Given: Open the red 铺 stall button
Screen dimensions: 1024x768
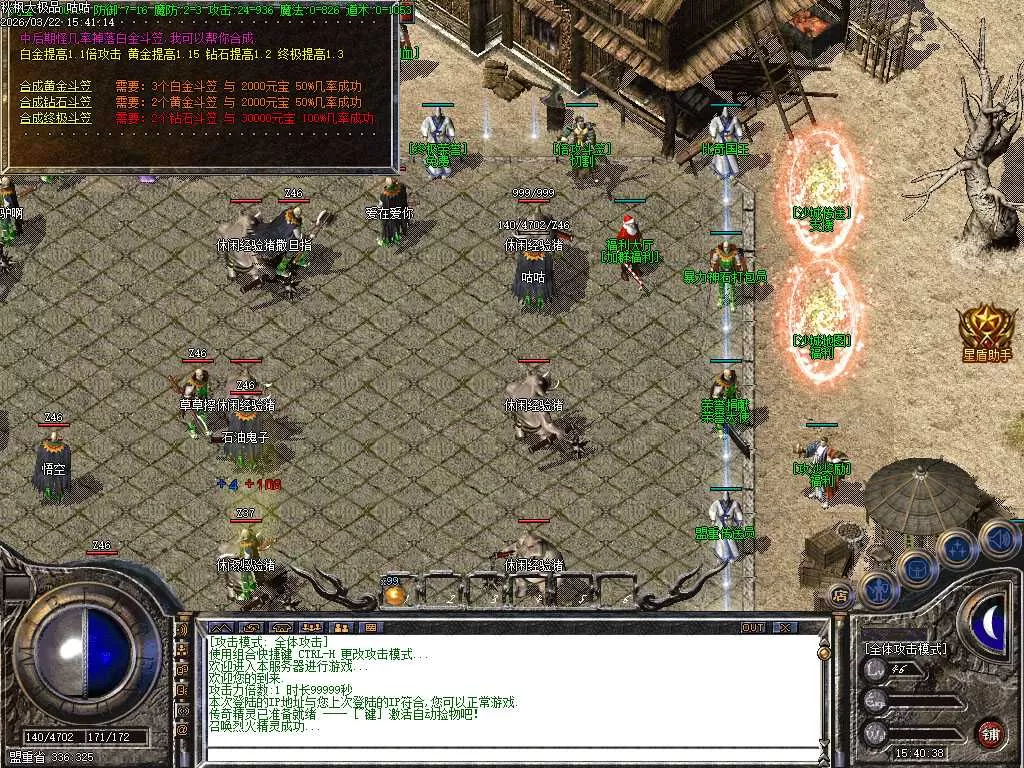Looking at the screenshot, I should point(990,733).
